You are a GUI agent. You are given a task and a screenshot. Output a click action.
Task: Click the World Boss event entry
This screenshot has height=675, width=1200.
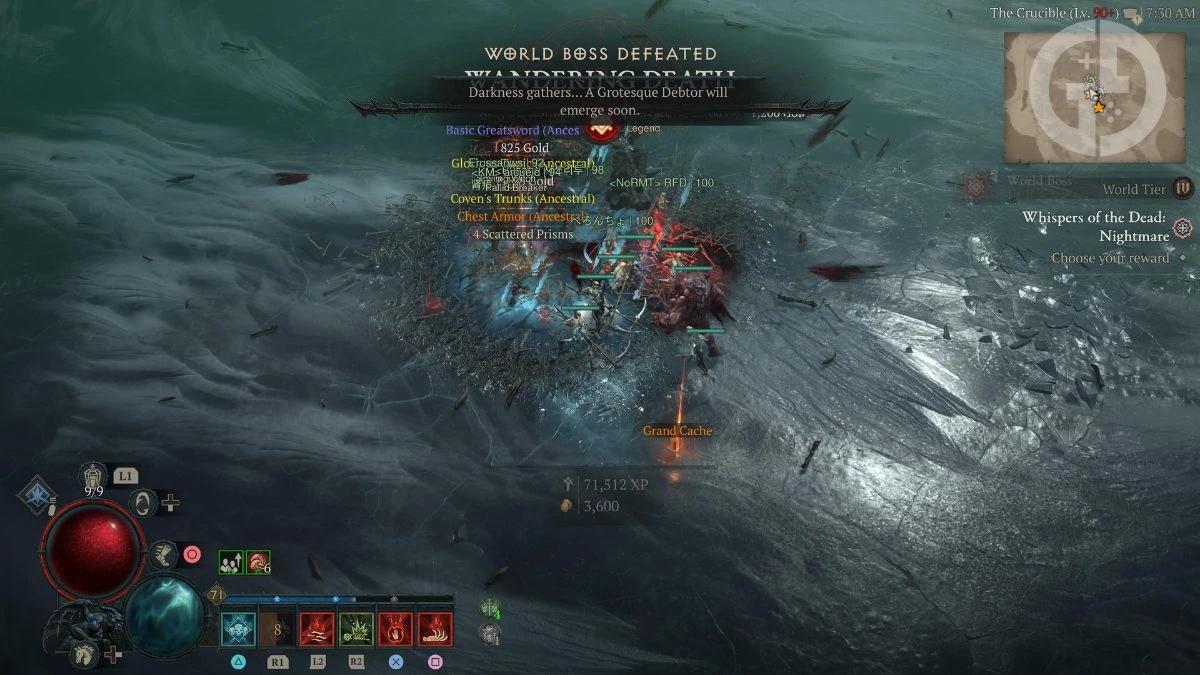(1040, 182)
